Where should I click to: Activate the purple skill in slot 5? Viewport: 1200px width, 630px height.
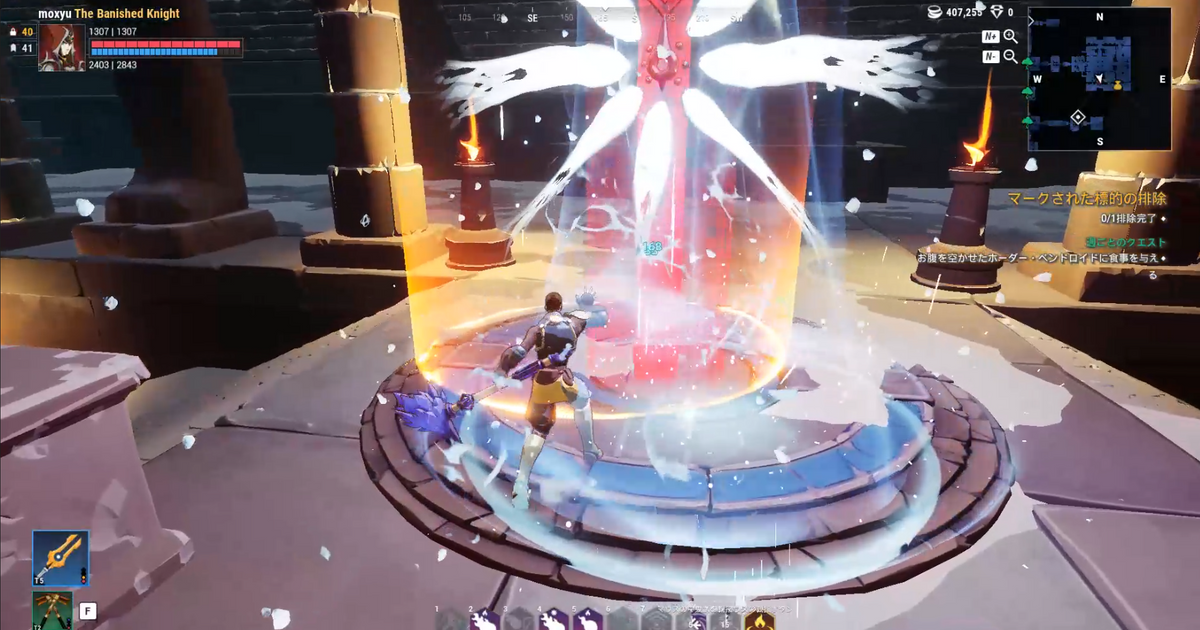pos(584,621)
